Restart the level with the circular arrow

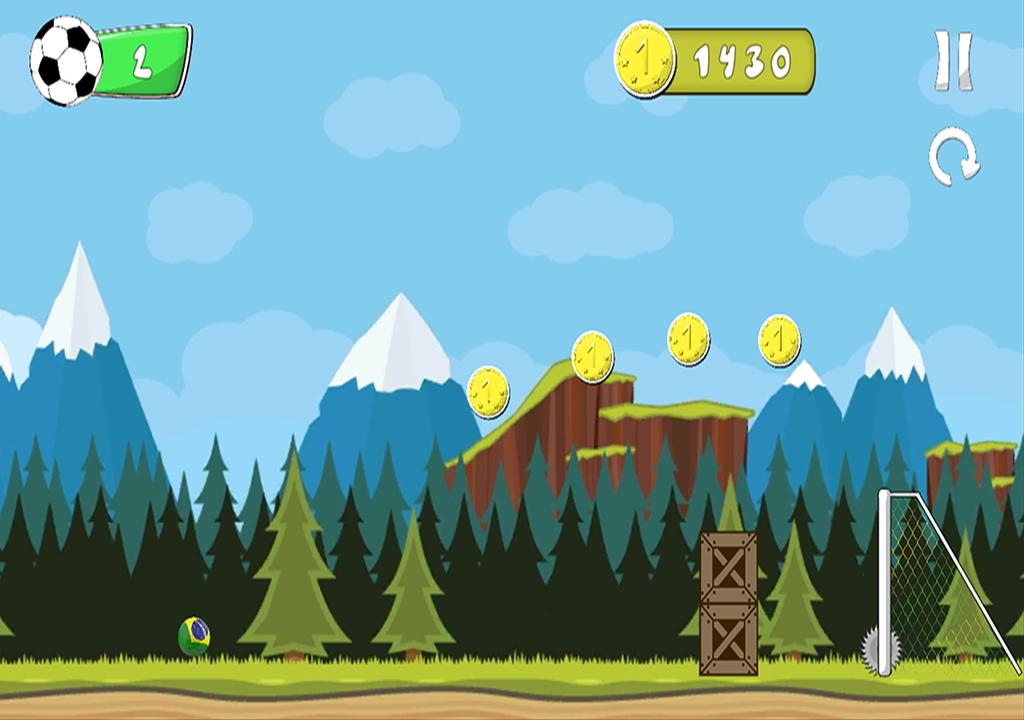pyautogui.click(x=953, y=158)
